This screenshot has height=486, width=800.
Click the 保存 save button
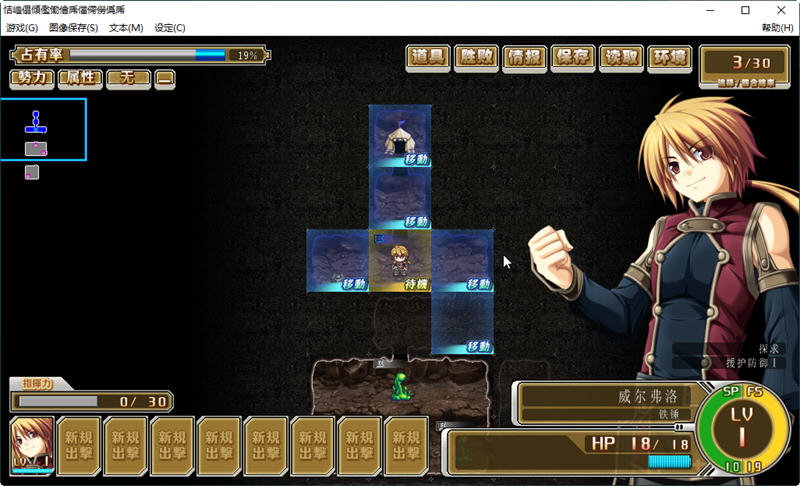tap(573, 58)
